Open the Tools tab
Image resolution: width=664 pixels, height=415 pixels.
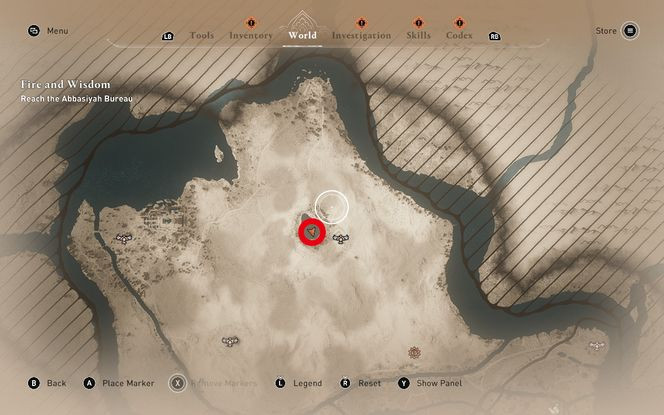point(201,35)
